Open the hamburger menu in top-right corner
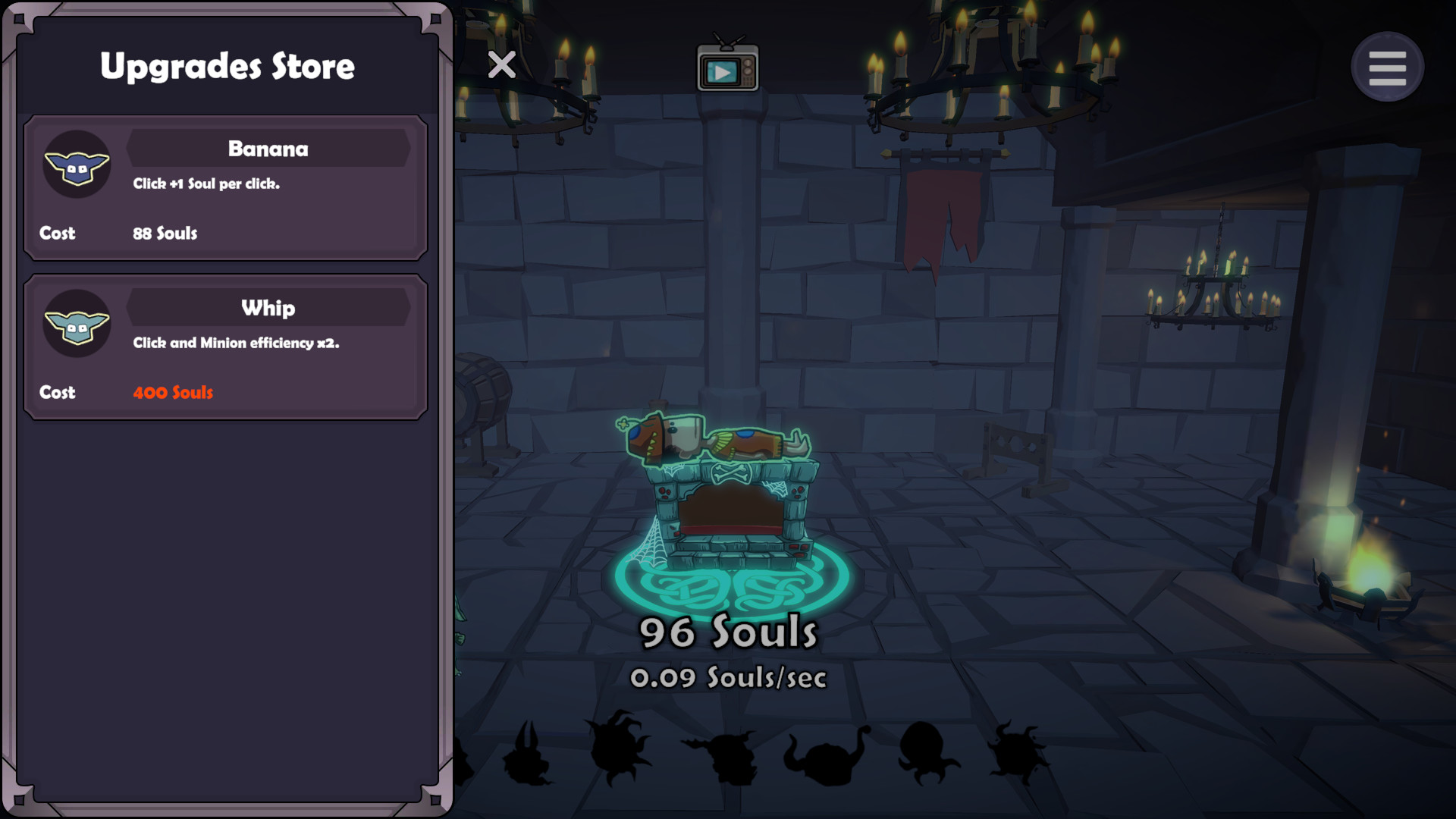1456x819 pixels. tap(1387, 67)
